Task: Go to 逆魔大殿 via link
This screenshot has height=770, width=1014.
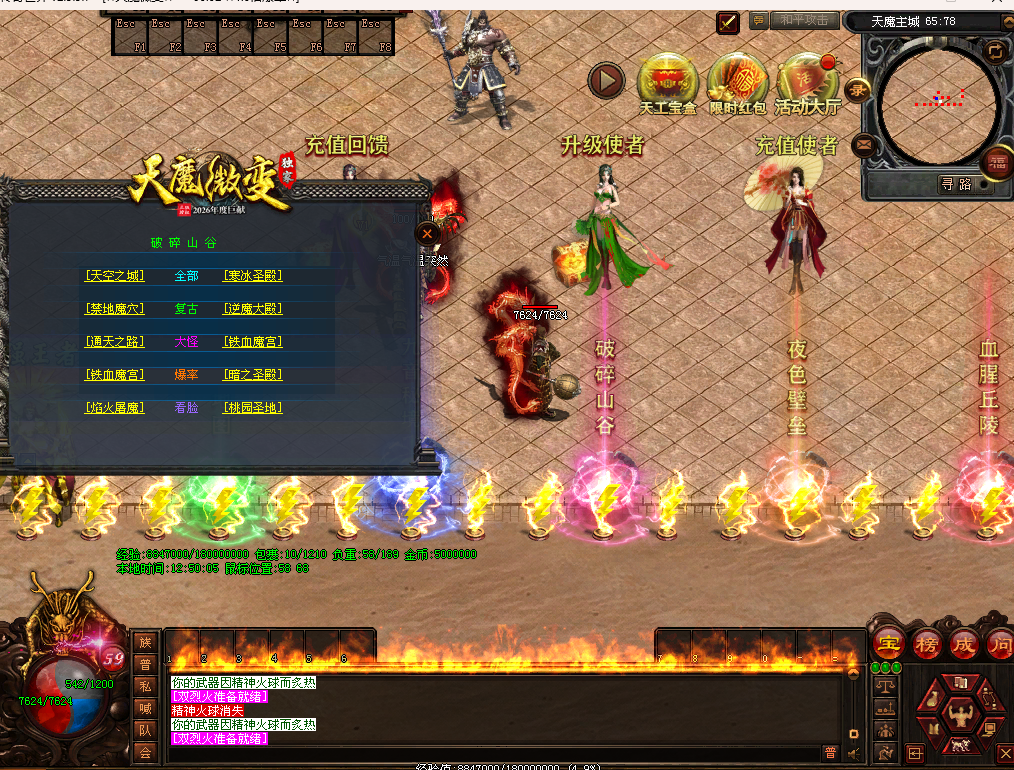Action: [252, 309]
